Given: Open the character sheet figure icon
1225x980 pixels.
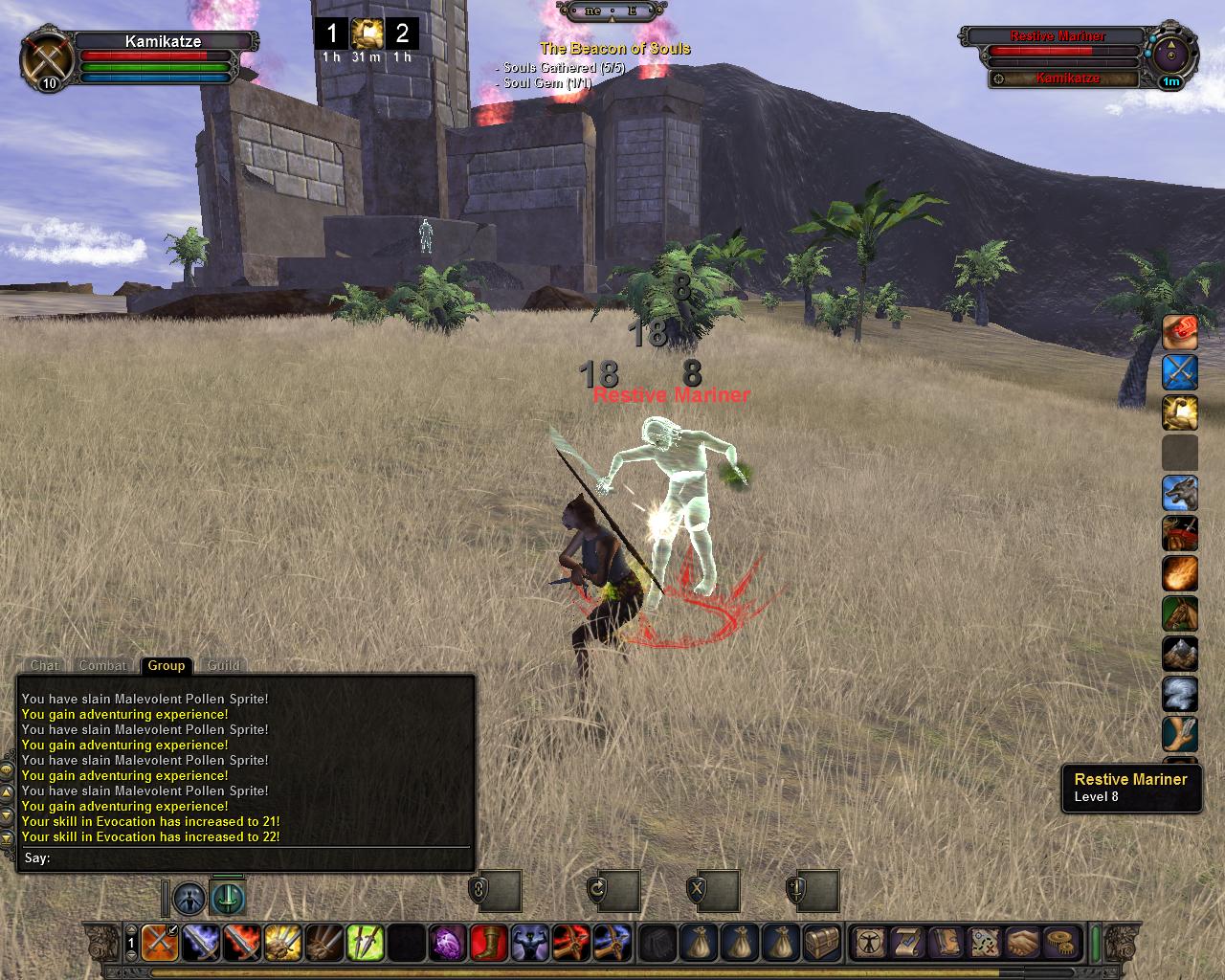Looking at the screenshot, I should [x=870, y=943].
